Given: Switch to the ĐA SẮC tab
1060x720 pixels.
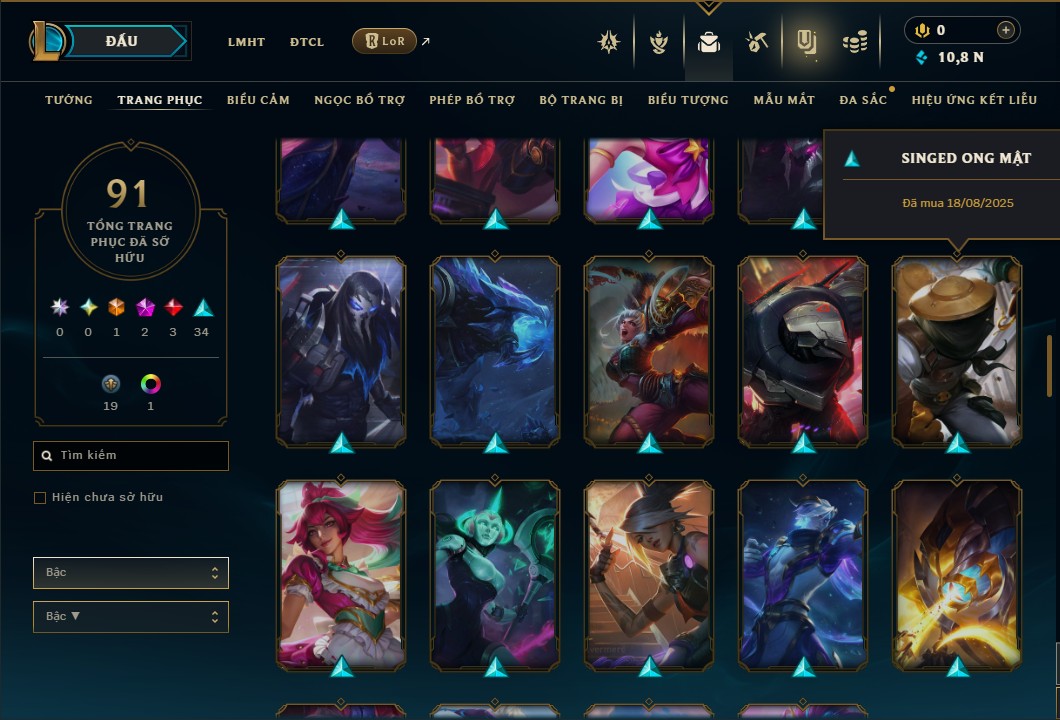Looking at the screenshot, I should [863, 100].
